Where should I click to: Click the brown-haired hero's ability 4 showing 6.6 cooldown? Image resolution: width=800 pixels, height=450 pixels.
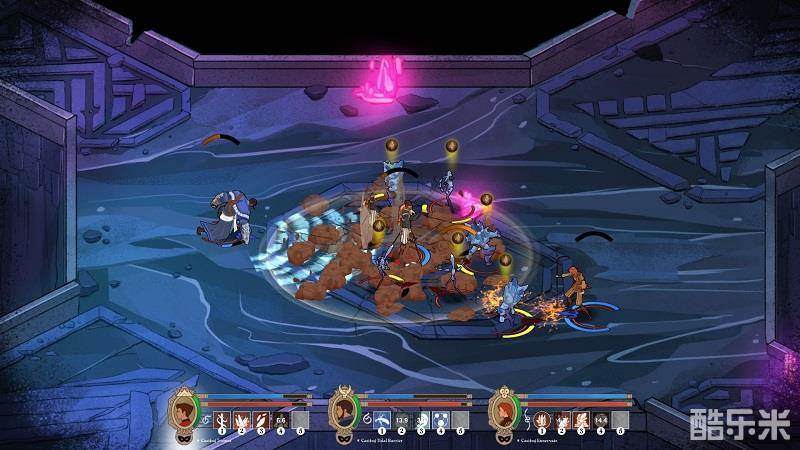tap(281, 419)
